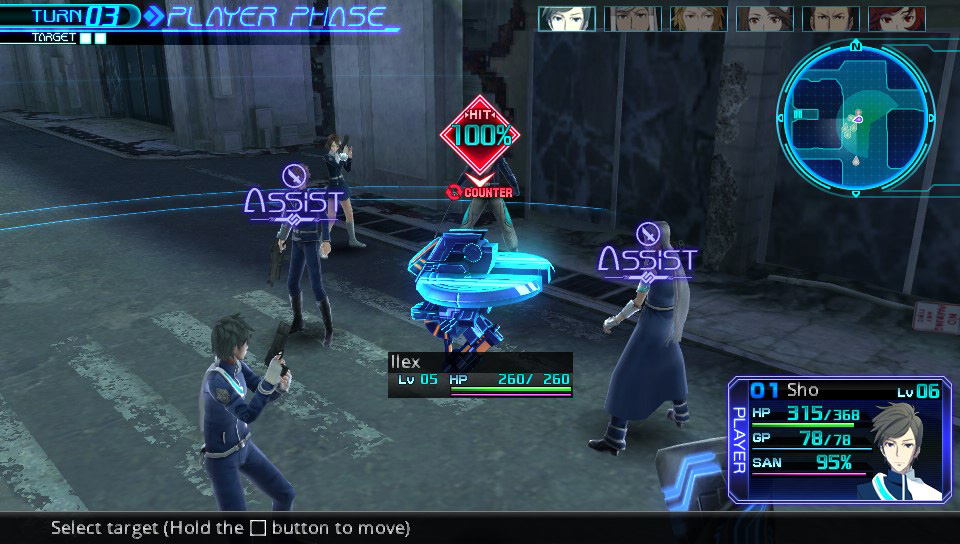Choose the highlighted gray-haired portrait in turn order
960x544 pixels.
coord(567,18)
